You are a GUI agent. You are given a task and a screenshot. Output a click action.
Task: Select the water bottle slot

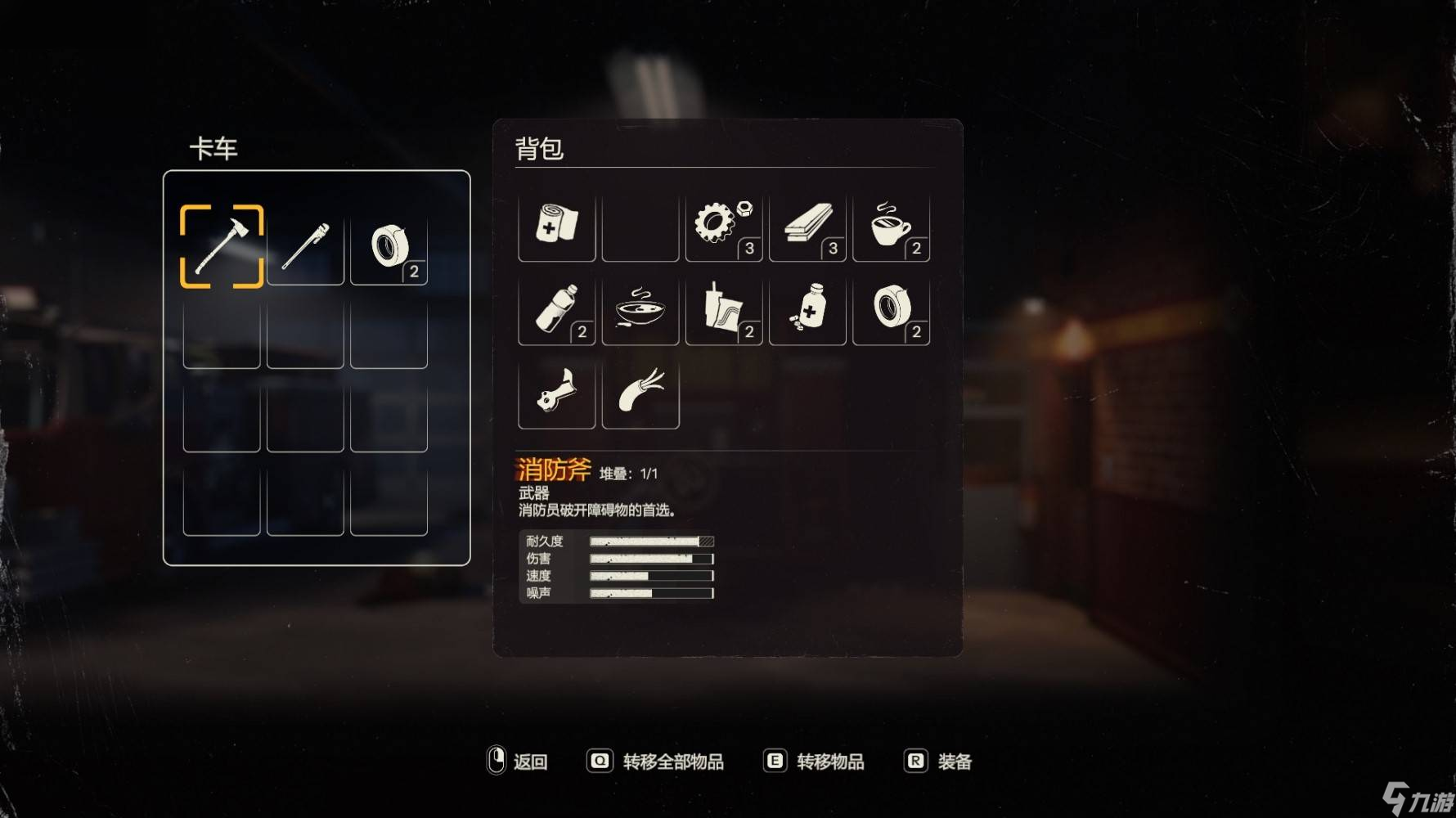pos(557,309)
